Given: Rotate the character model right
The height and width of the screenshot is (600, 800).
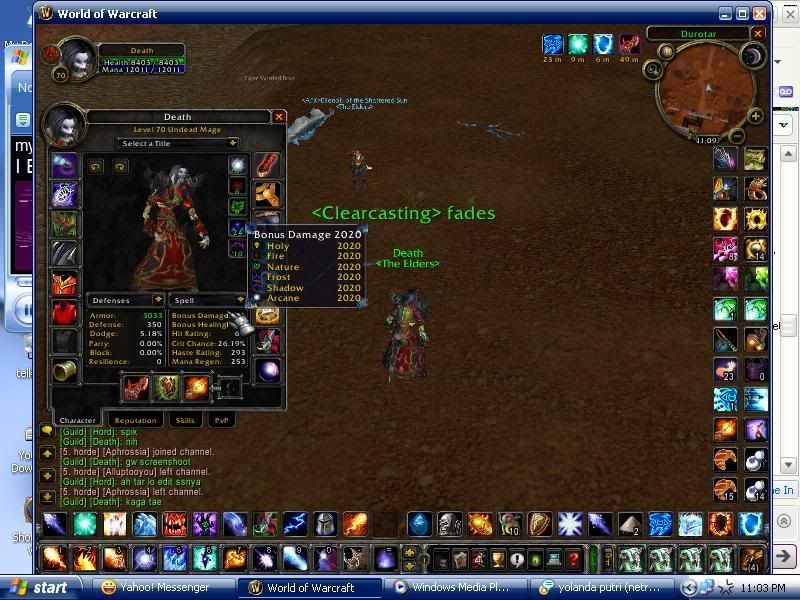Looking at the screenshot, I should [x=119, y=166].
